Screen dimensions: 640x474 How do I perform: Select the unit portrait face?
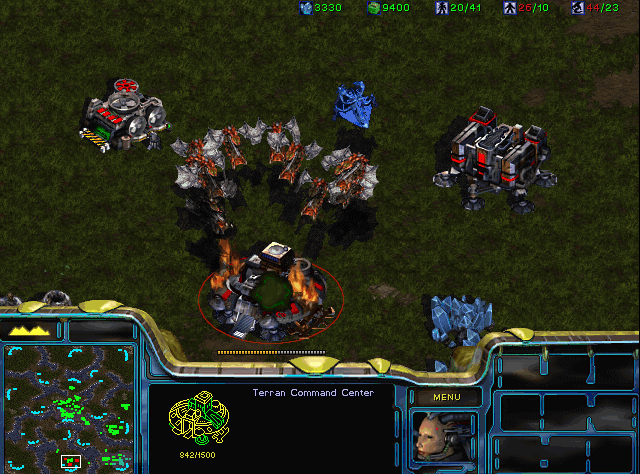[x=444, y=438]
